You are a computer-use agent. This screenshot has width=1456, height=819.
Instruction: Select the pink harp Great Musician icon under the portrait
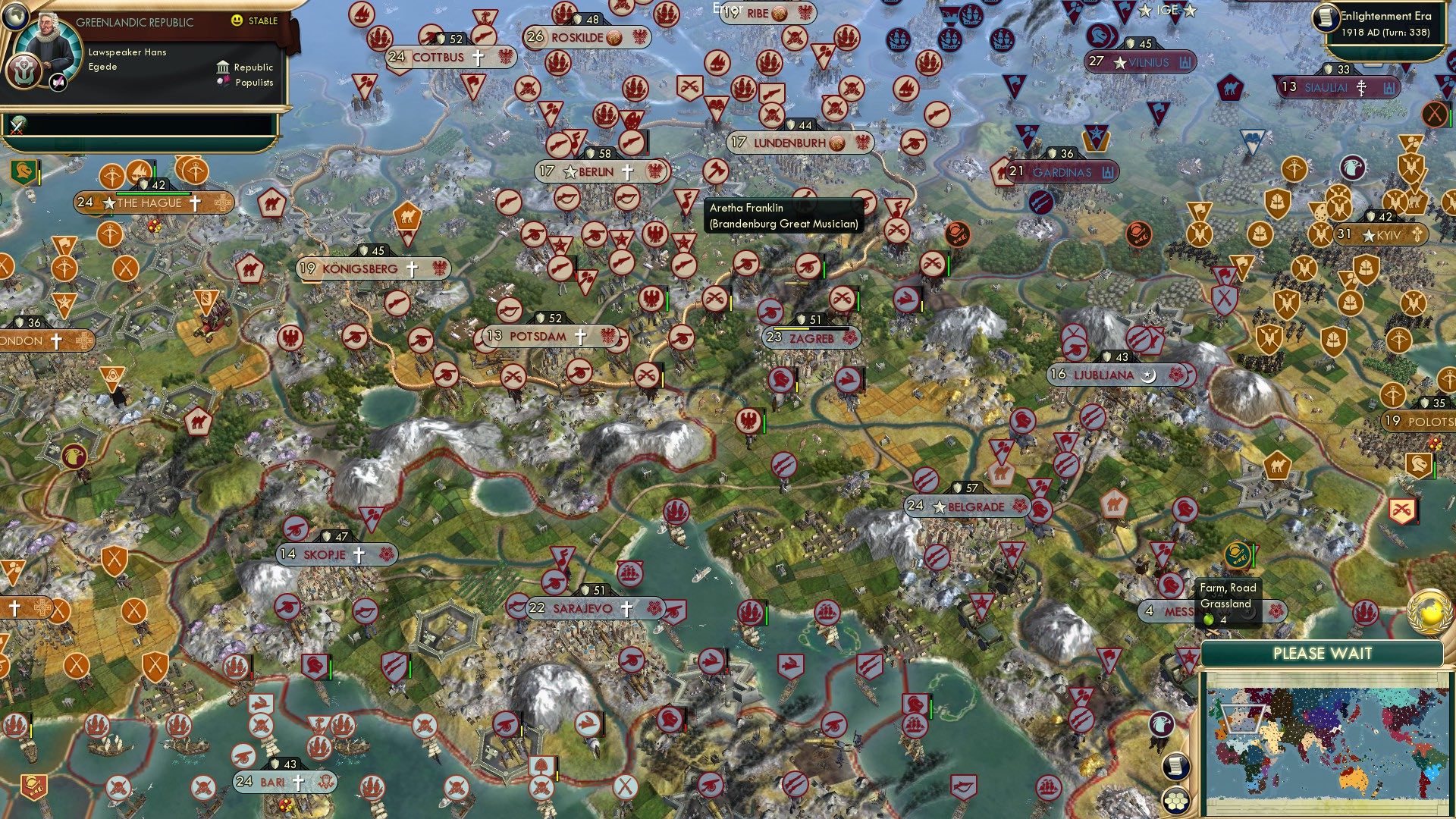[57, 83]
